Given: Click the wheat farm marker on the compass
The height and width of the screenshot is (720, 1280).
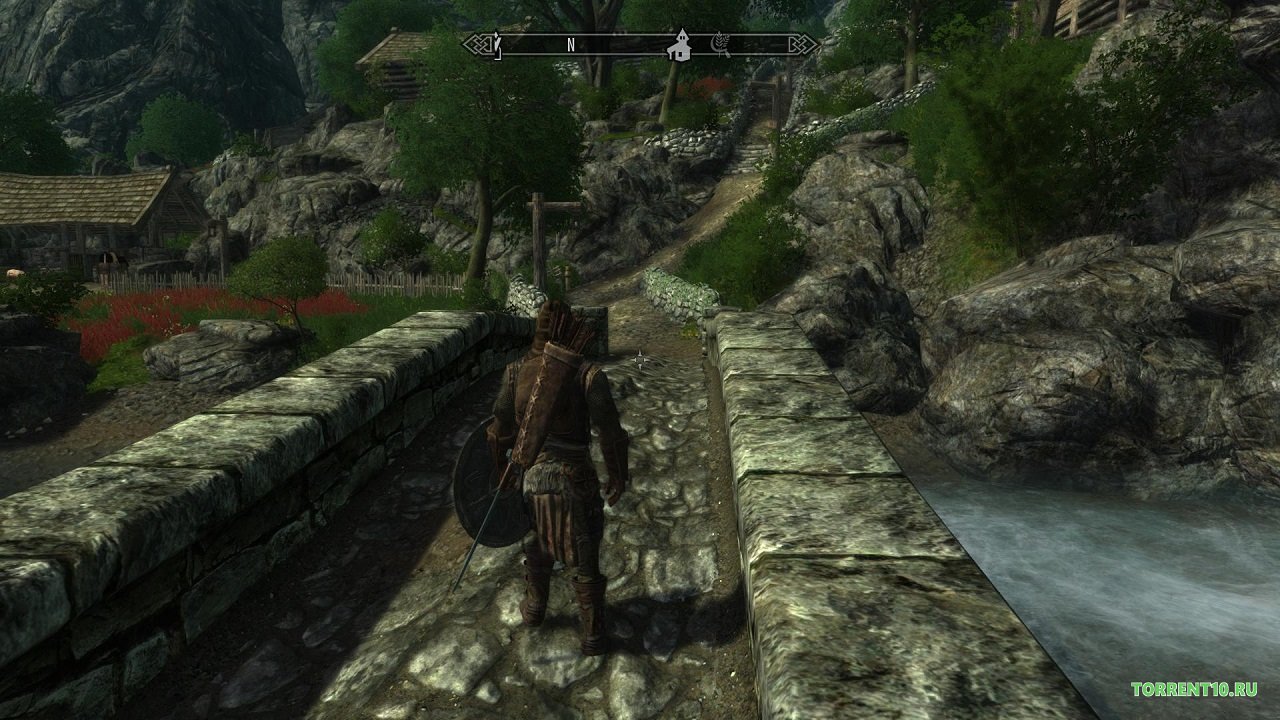Looking at the screenshot, I should click(x=719, y=44).
